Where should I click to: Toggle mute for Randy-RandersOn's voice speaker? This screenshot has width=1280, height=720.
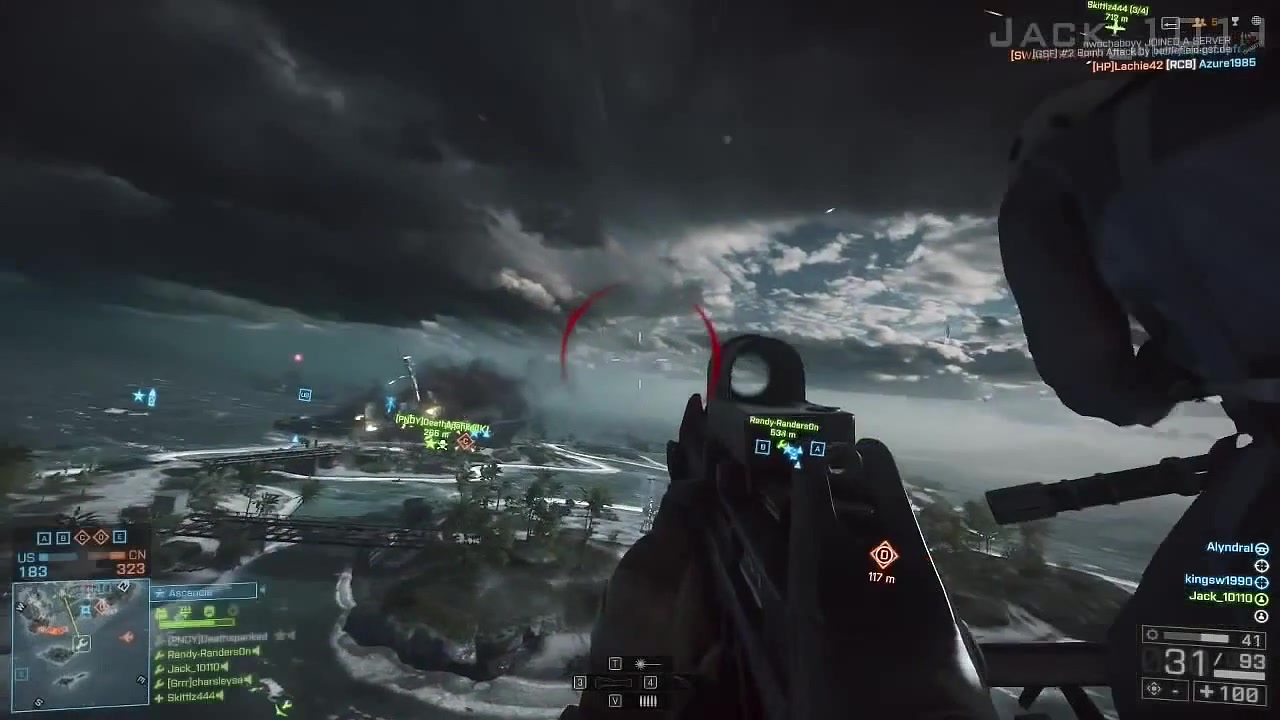pos(256,652)
